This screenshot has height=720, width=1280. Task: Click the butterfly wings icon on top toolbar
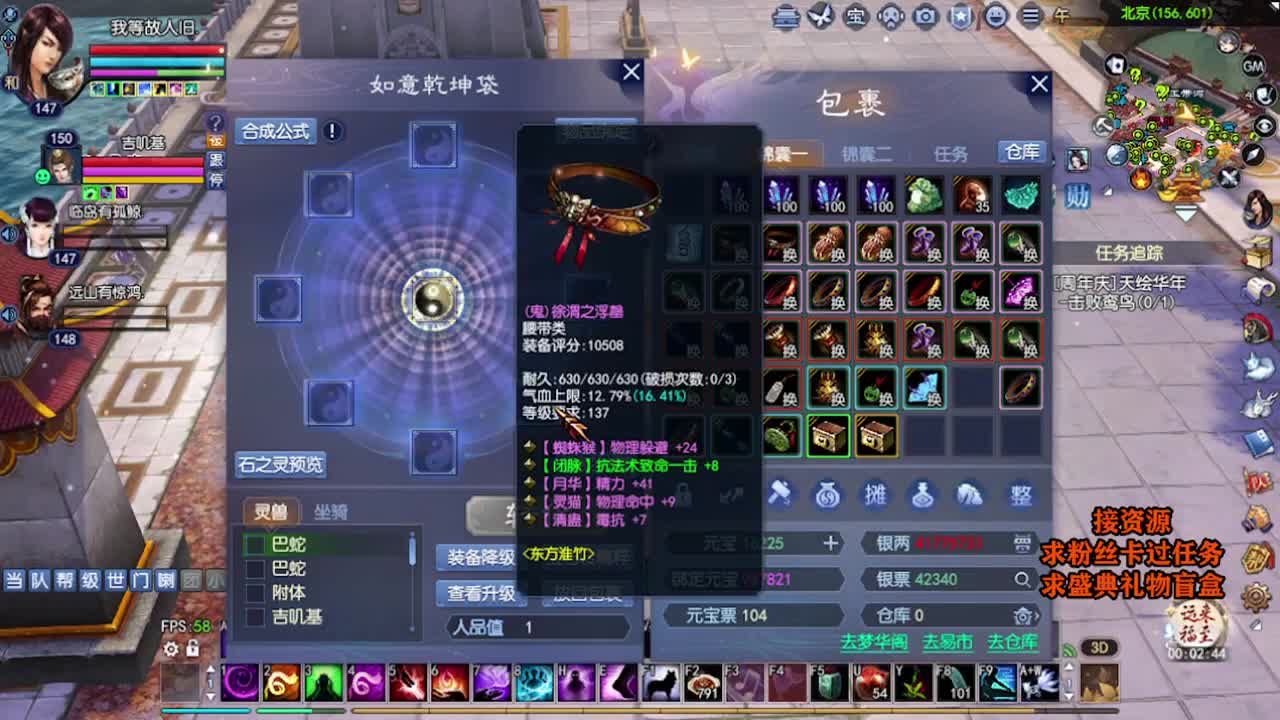818,17
